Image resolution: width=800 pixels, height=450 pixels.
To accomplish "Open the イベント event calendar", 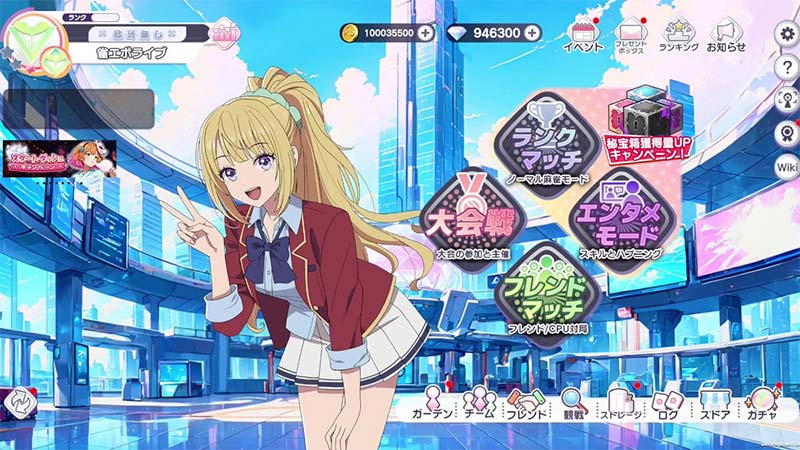I will [582, 38].
